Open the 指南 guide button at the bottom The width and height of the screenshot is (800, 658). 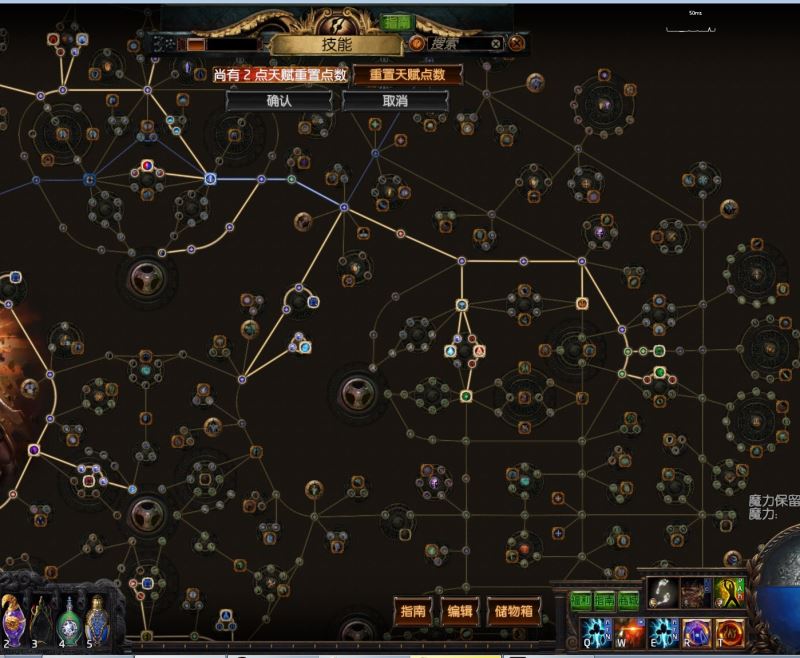[413, 611]
